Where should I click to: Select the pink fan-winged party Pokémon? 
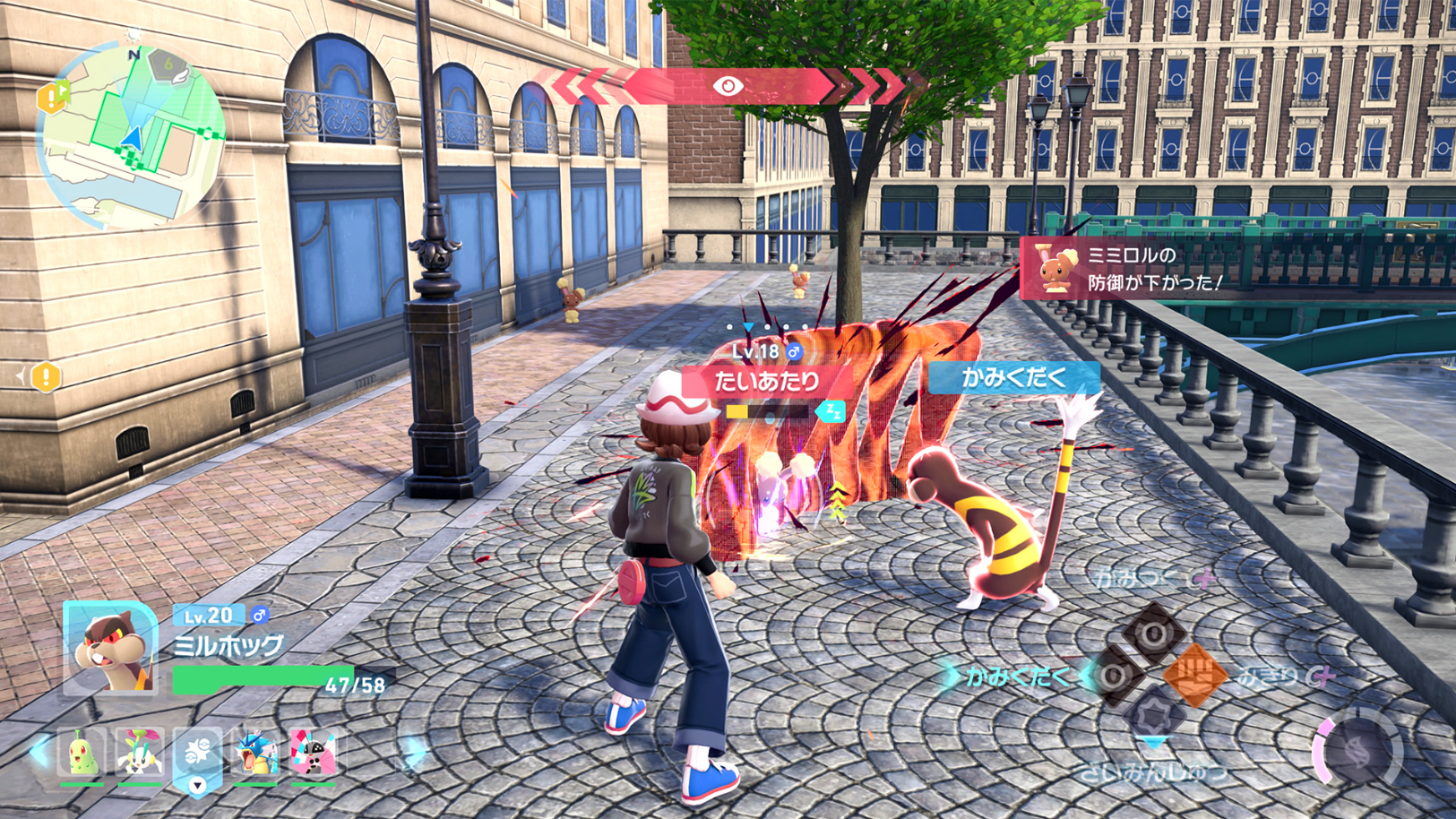coord(314,753)
